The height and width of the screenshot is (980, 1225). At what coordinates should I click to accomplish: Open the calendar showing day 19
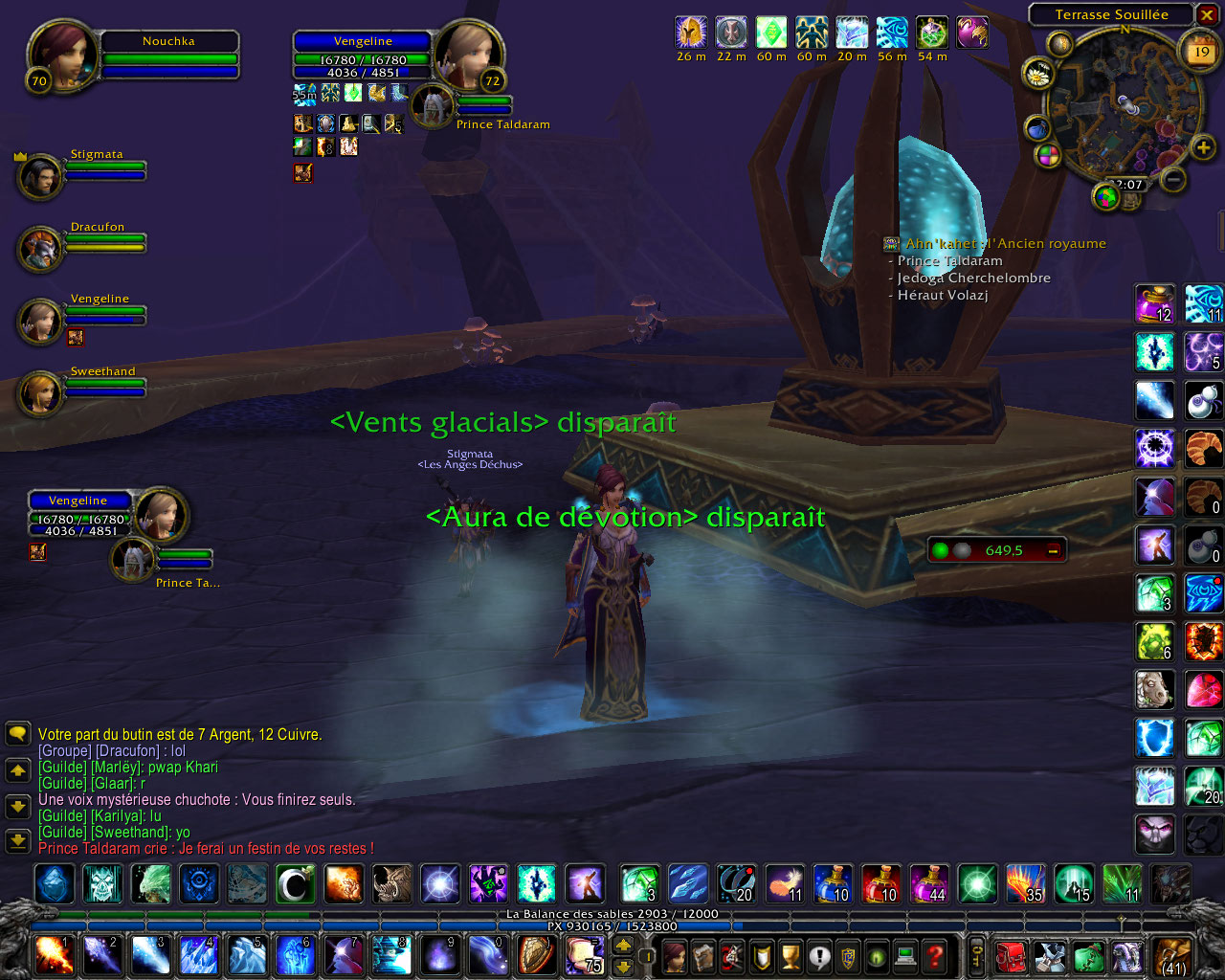pyautogui.click(x=1201, y=53)
